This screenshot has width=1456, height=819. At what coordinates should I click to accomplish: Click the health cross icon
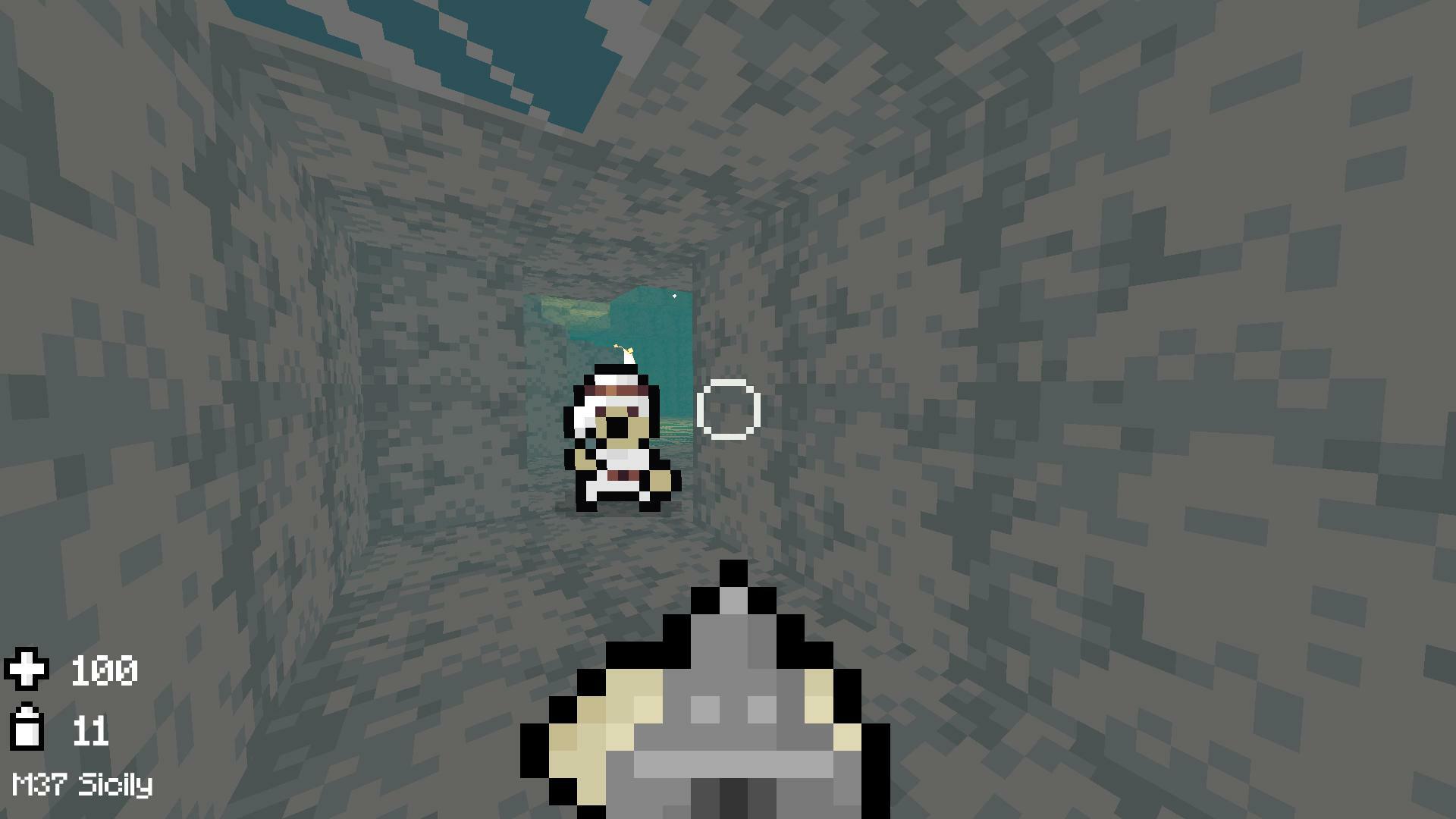[x=28, y=669]
